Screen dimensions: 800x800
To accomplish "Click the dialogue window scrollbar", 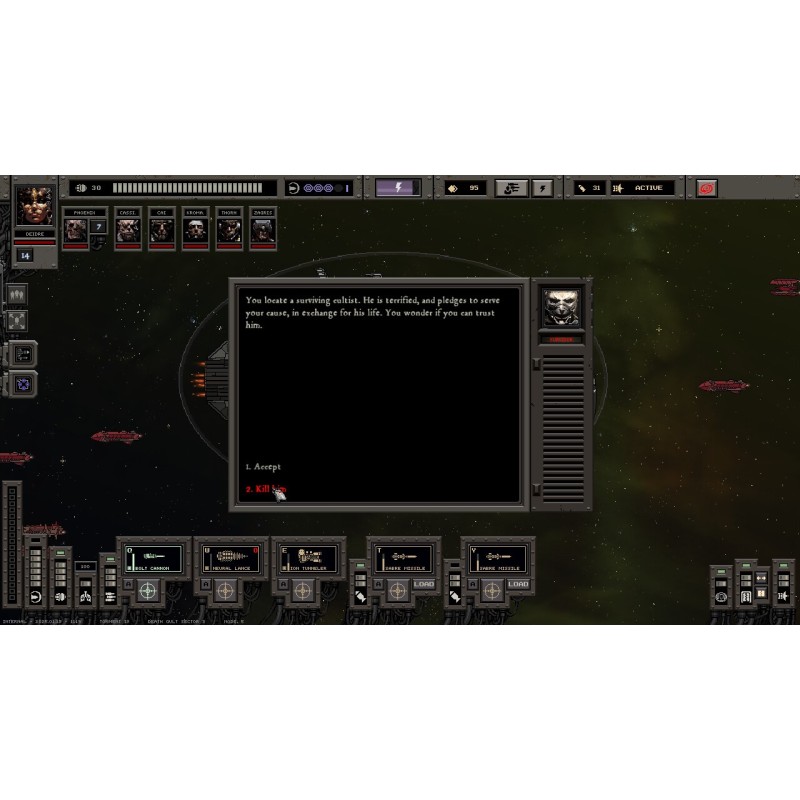I will point(563,420).
